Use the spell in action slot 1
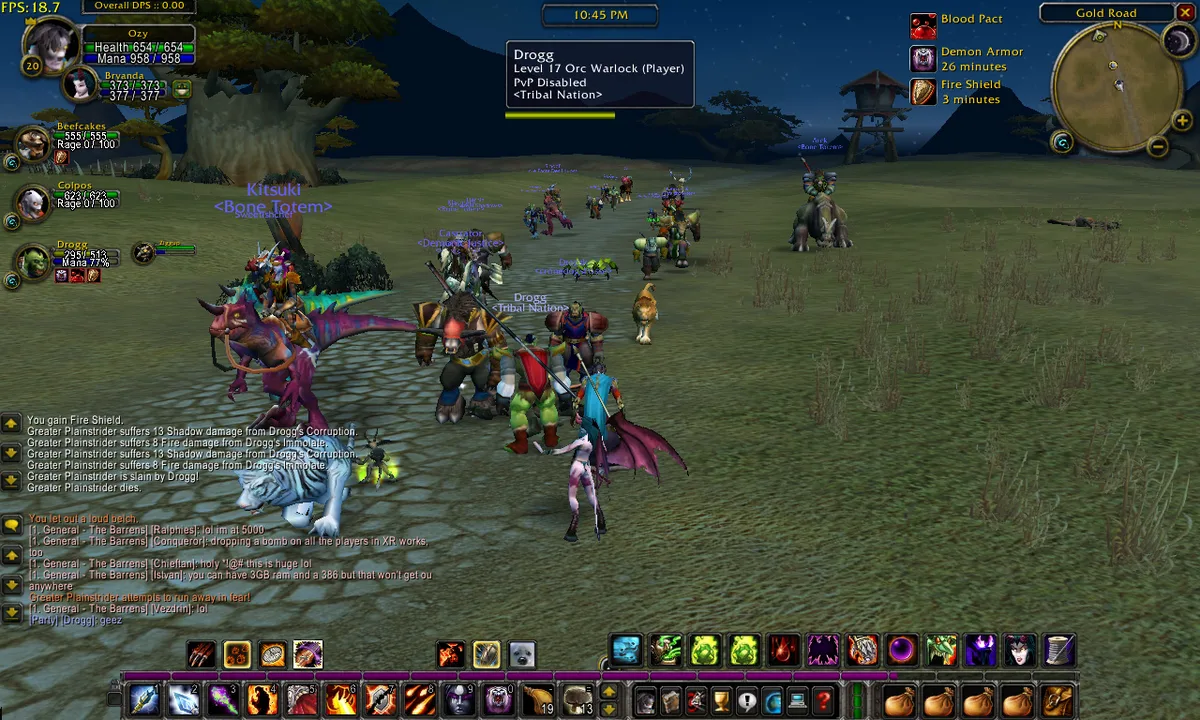Viewport: 1200px width, 720px height. 143,699
